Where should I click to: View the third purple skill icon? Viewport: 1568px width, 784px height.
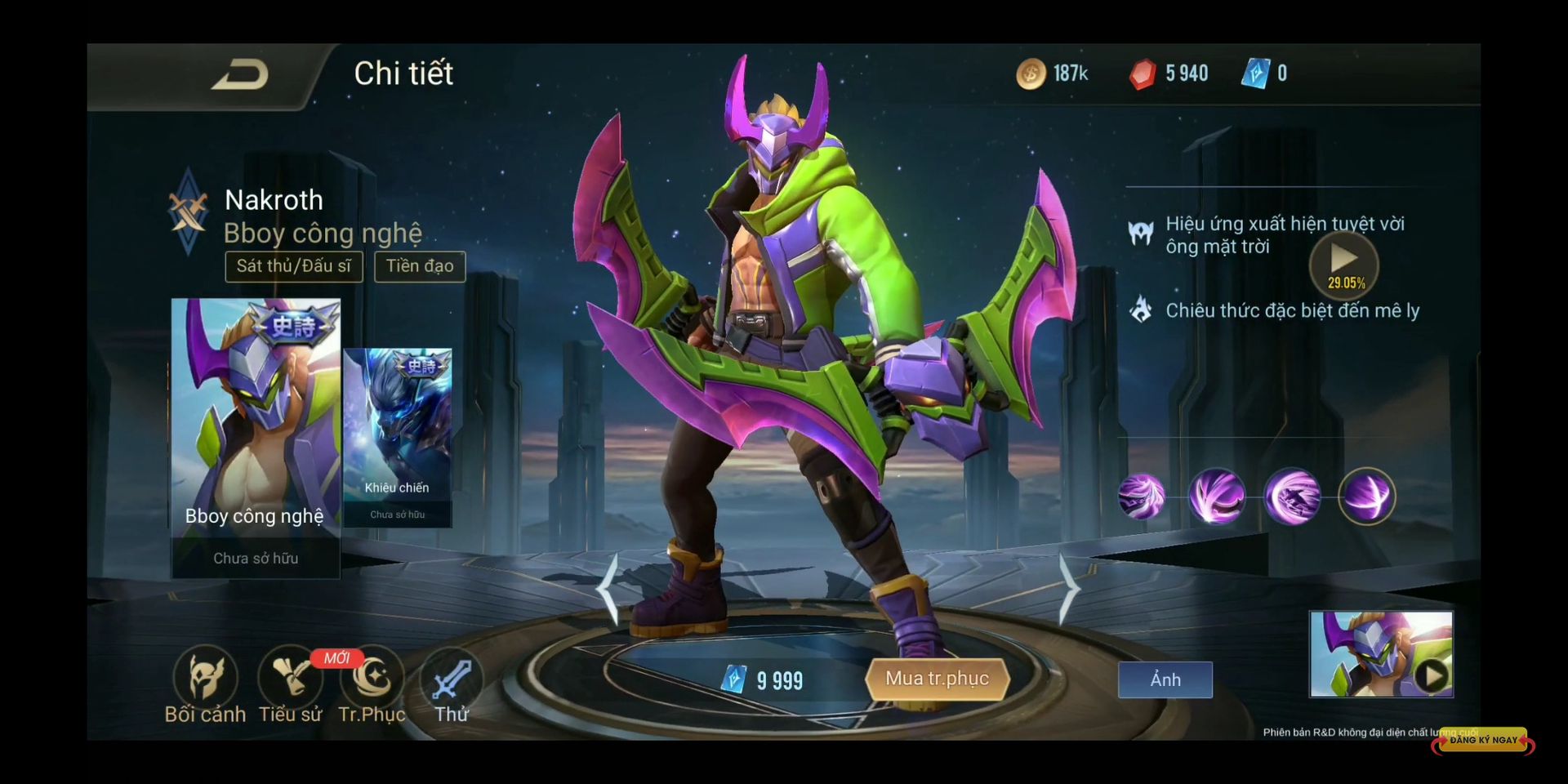pyautogui.click(x=1292, y=496)
